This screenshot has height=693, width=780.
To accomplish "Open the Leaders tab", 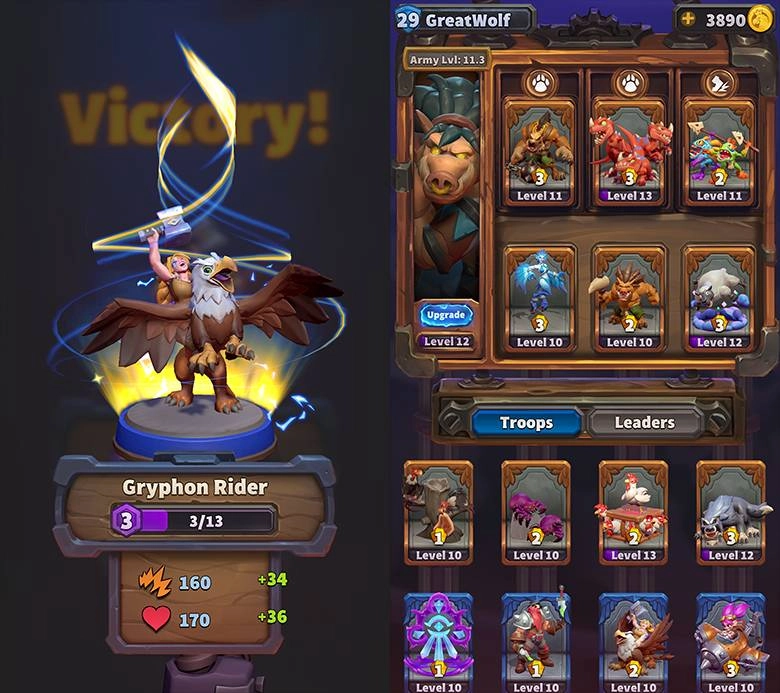I will pos(644,422).
